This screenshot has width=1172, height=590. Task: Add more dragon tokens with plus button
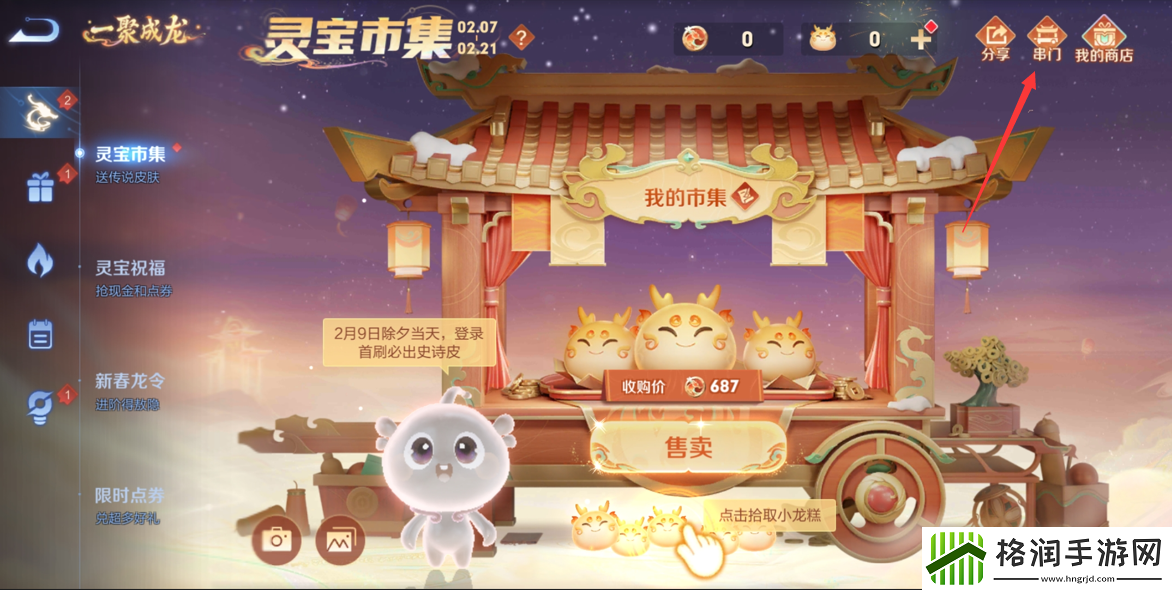click(921, 39)
